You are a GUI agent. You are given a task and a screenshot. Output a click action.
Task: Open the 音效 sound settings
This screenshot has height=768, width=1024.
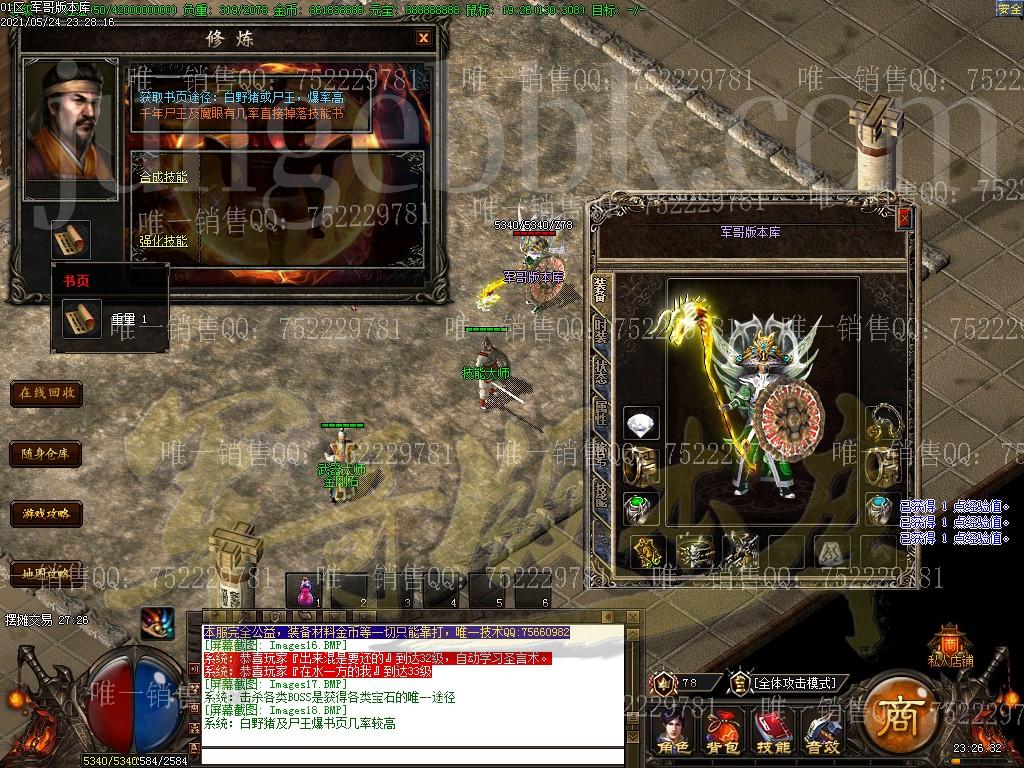(x=822, y=733)
